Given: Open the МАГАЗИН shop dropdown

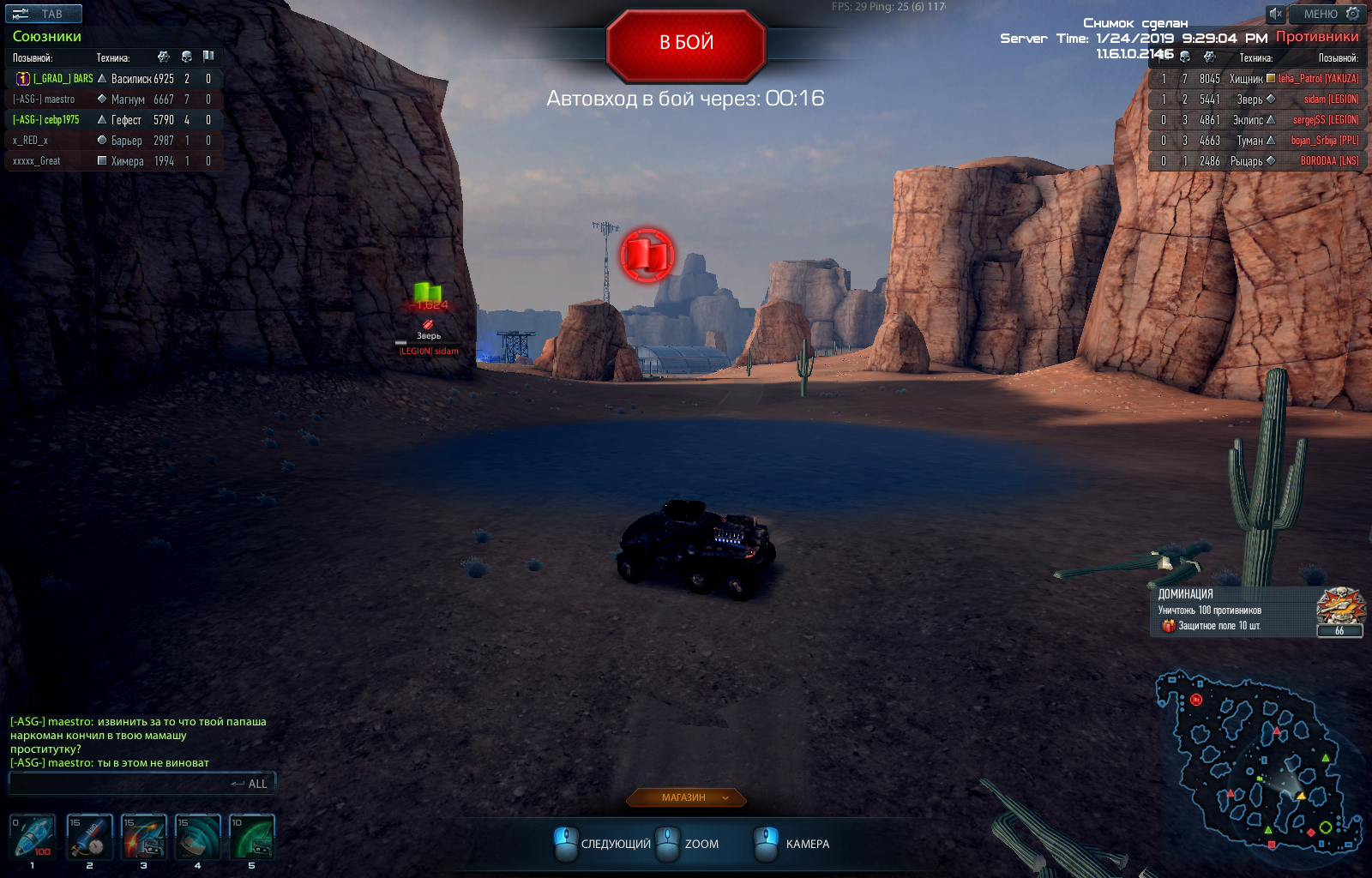Looking at the screenshot, I should 686,797.
